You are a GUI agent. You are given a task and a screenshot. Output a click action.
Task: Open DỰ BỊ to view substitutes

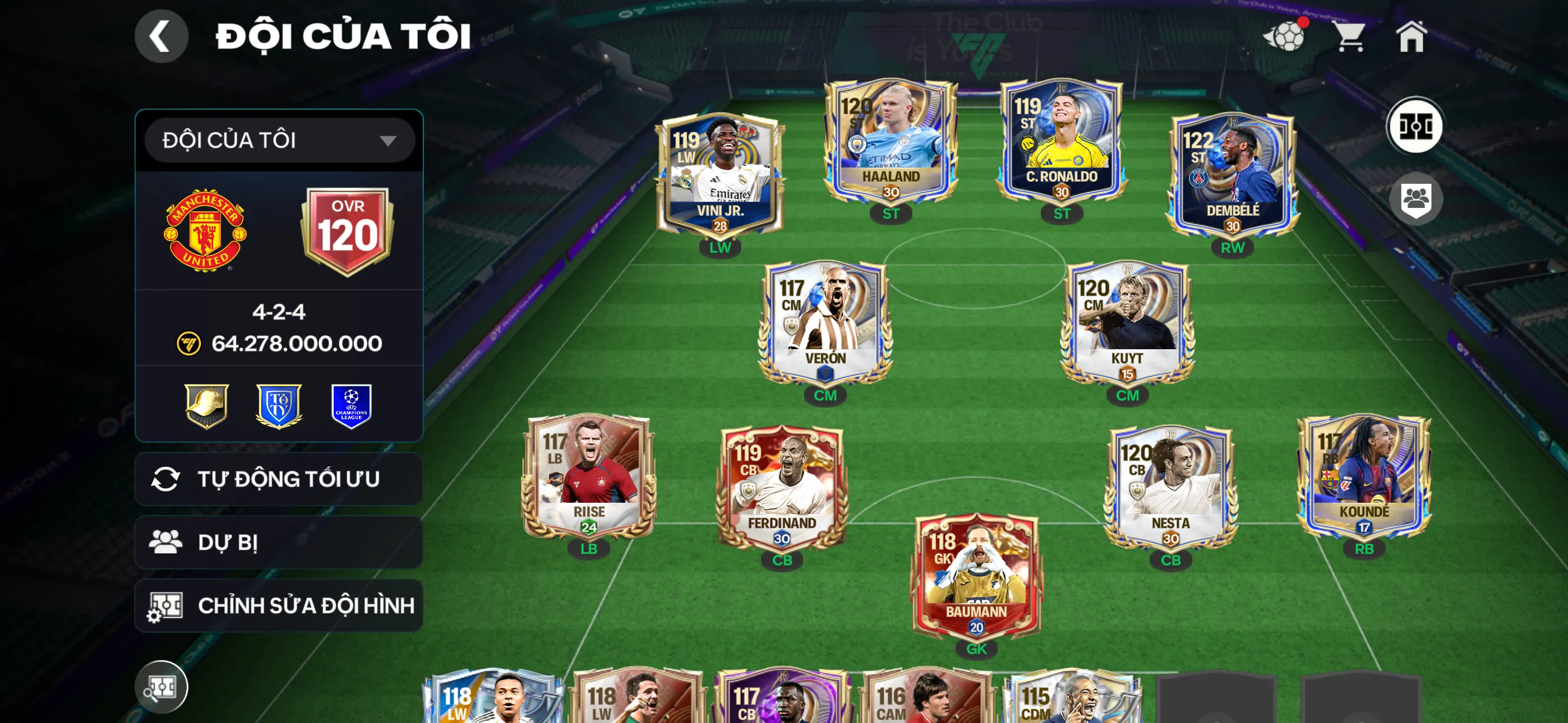[277, 541]
